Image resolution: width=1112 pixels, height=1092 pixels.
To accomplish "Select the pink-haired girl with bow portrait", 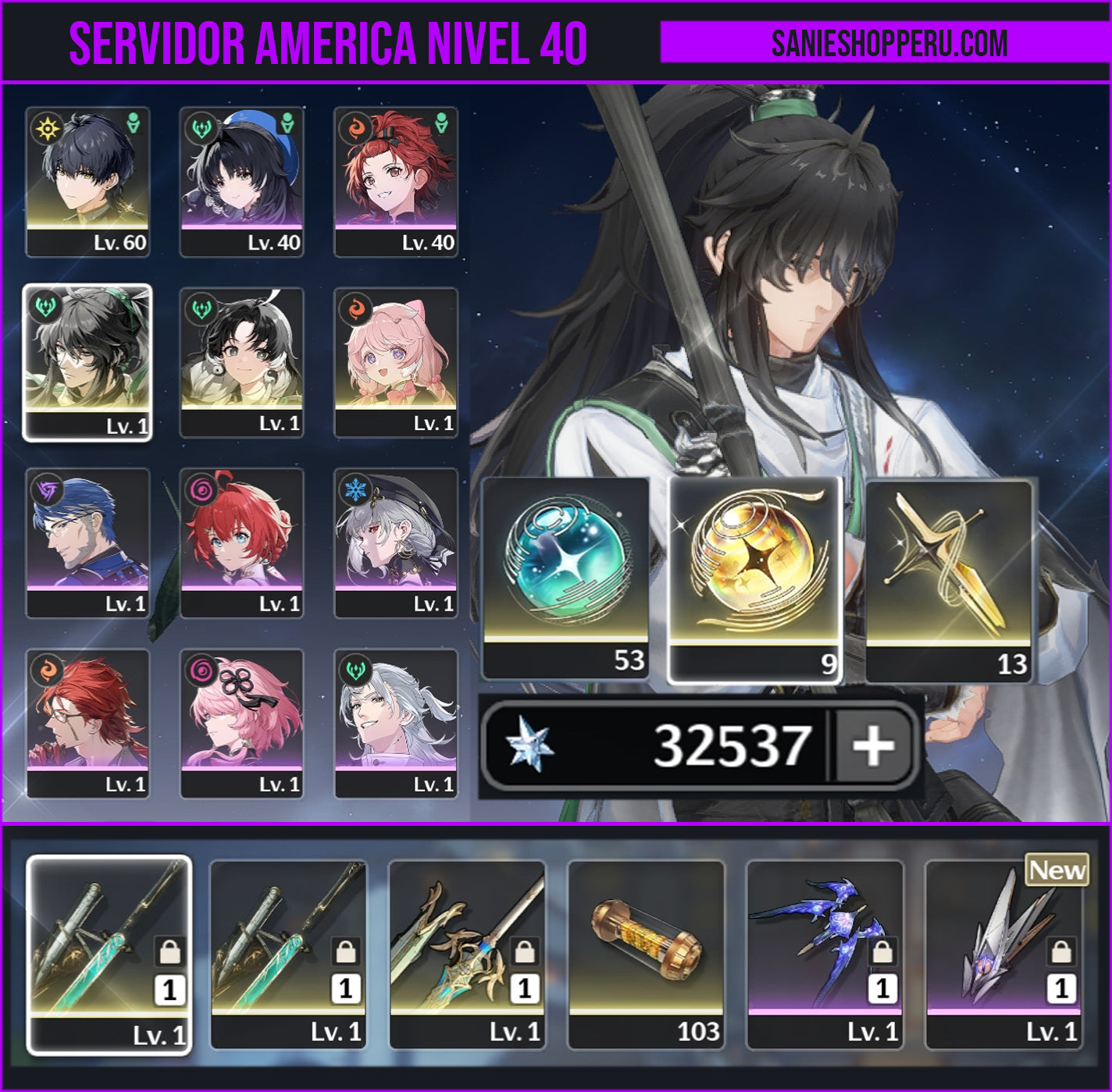I will [x=396, y=362].
